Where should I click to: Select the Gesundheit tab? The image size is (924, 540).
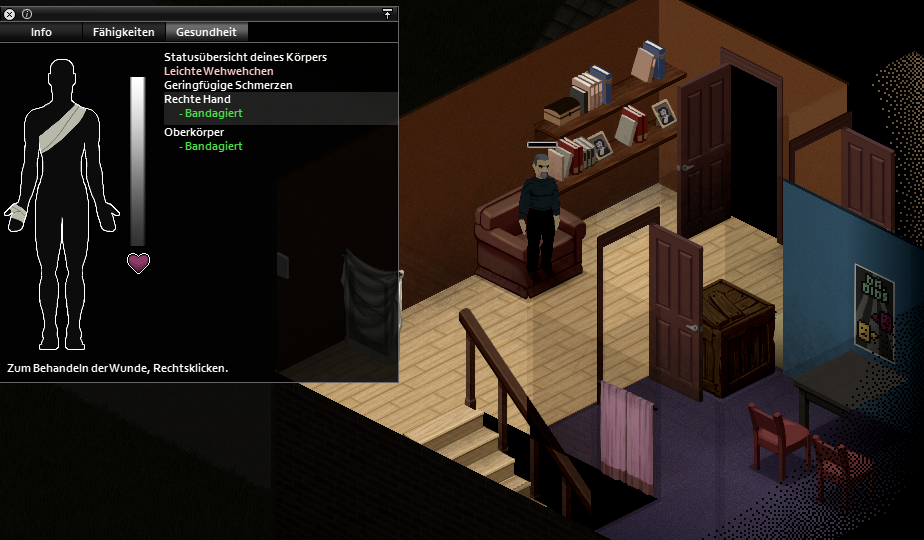204,32
